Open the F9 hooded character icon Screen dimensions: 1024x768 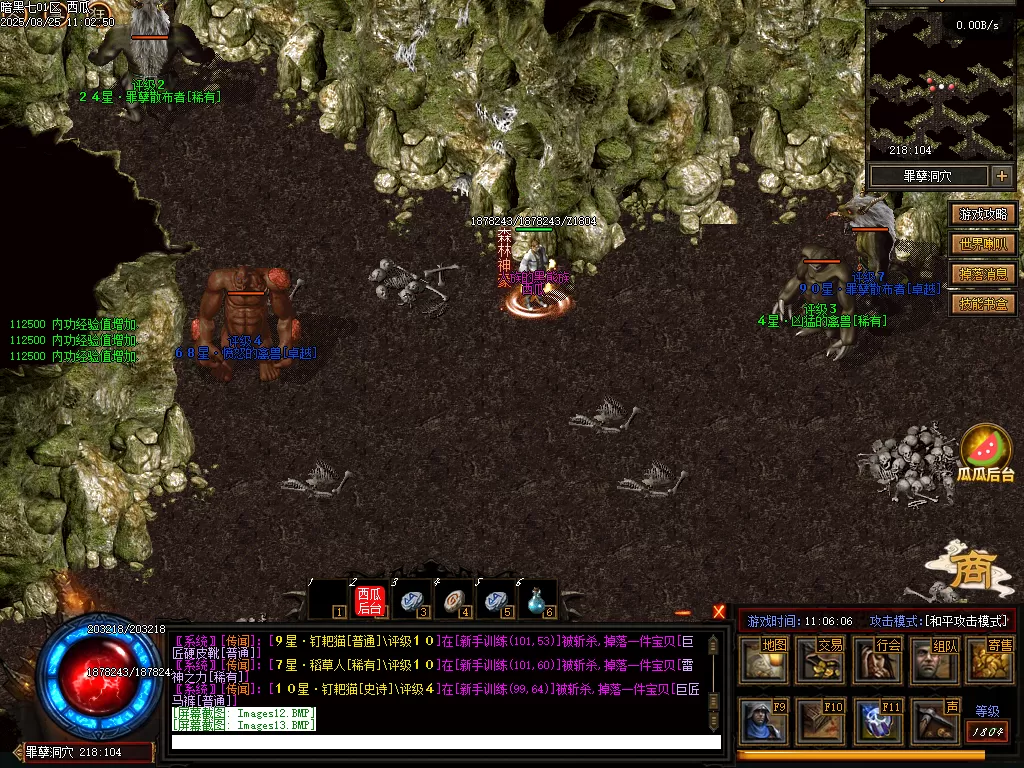pos(764,721)
